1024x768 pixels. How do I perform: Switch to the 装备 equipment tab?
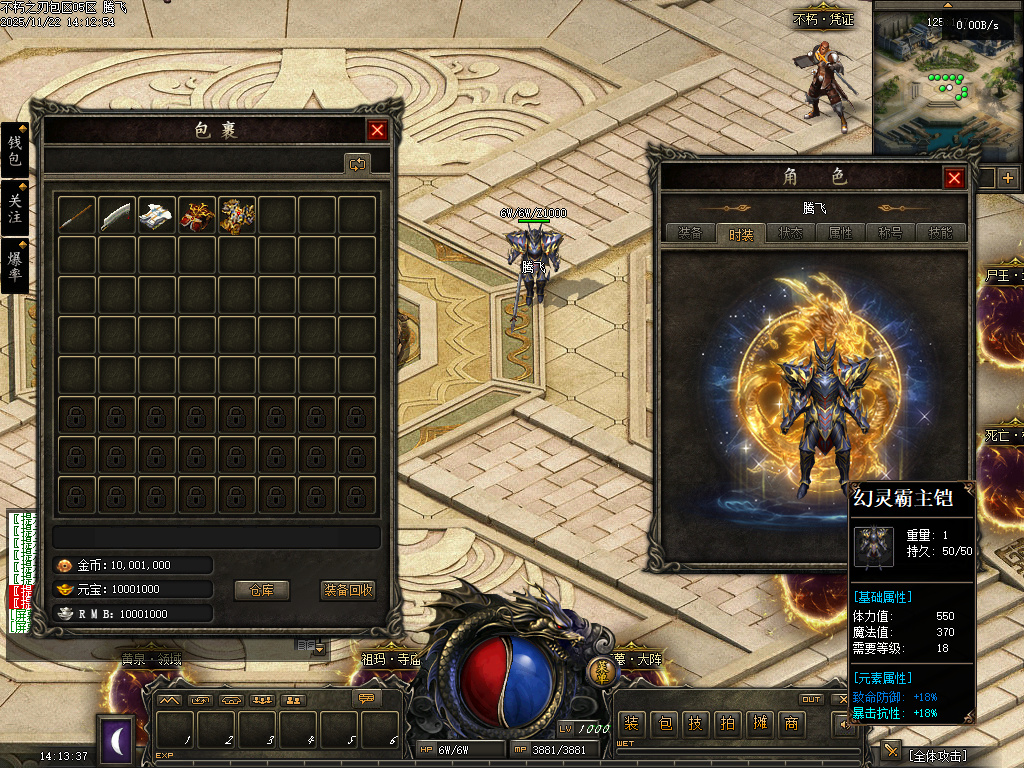(690, 233)
